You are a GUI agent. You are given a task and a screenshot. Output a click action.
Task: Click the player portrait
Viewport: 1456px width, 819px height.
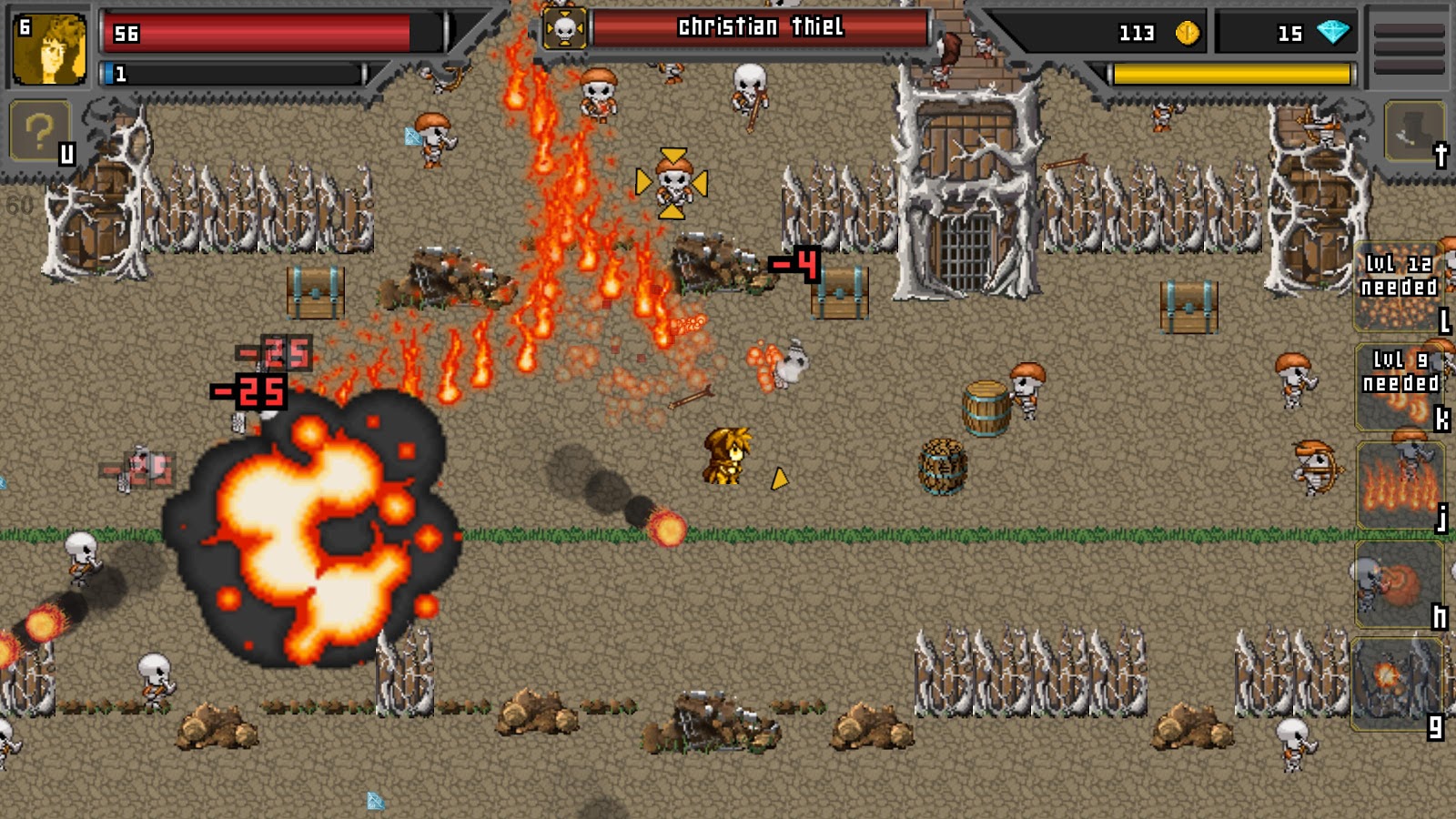50,49
